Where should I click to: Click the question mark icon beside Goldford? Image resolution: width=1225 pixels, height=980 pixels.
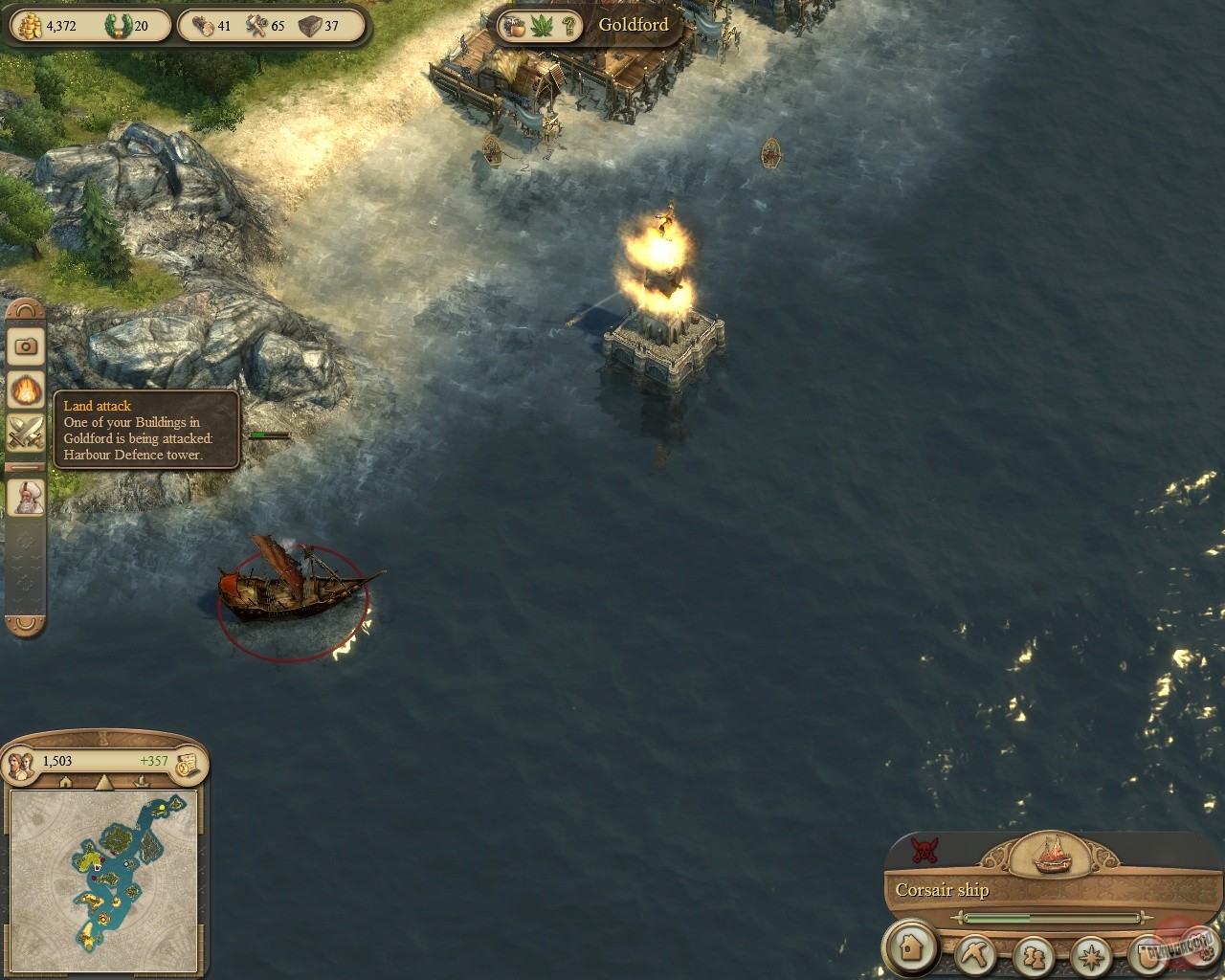pos(568,25)
